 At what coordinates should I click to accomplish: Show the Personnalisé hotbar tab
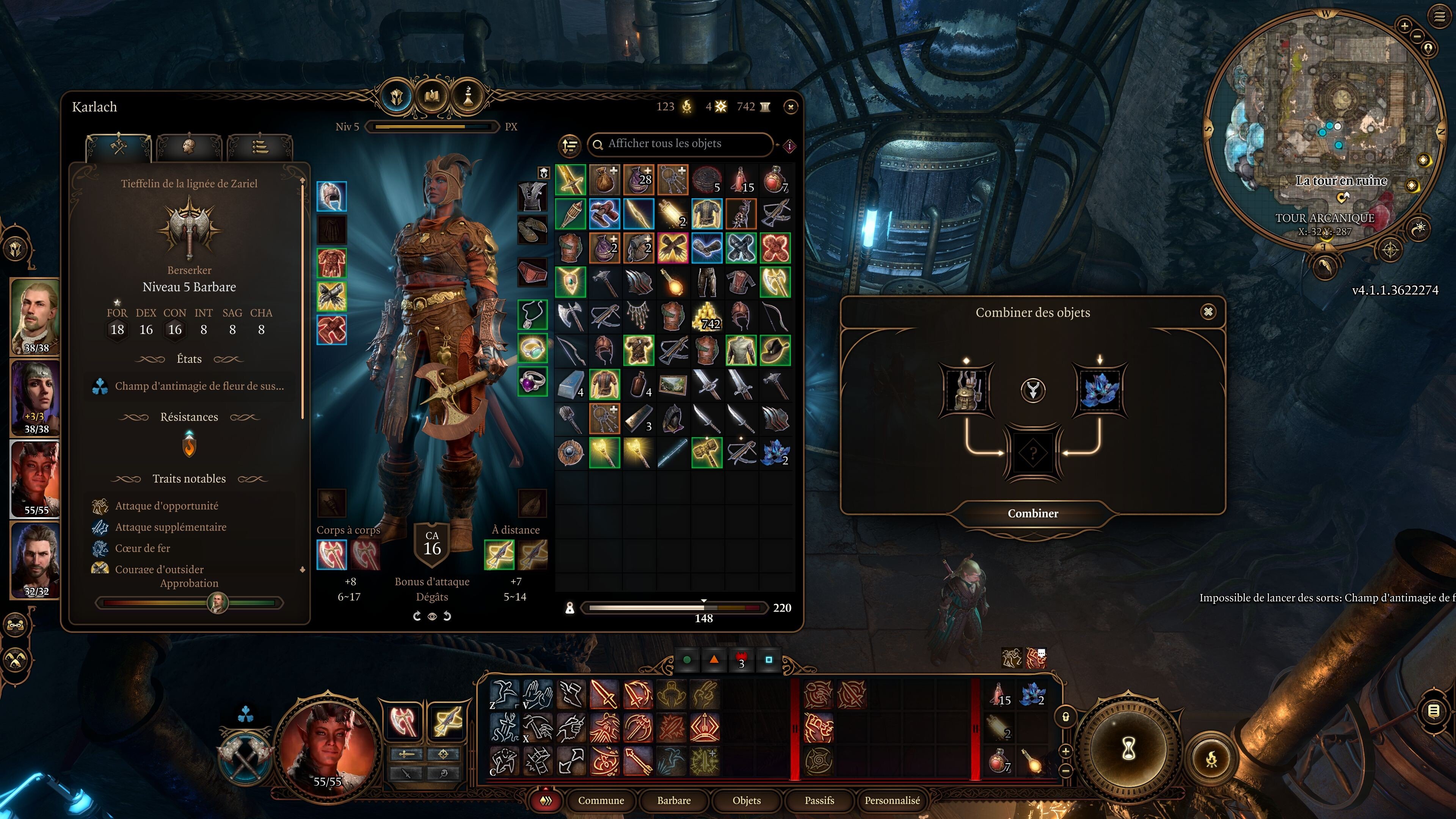(892, 800)
